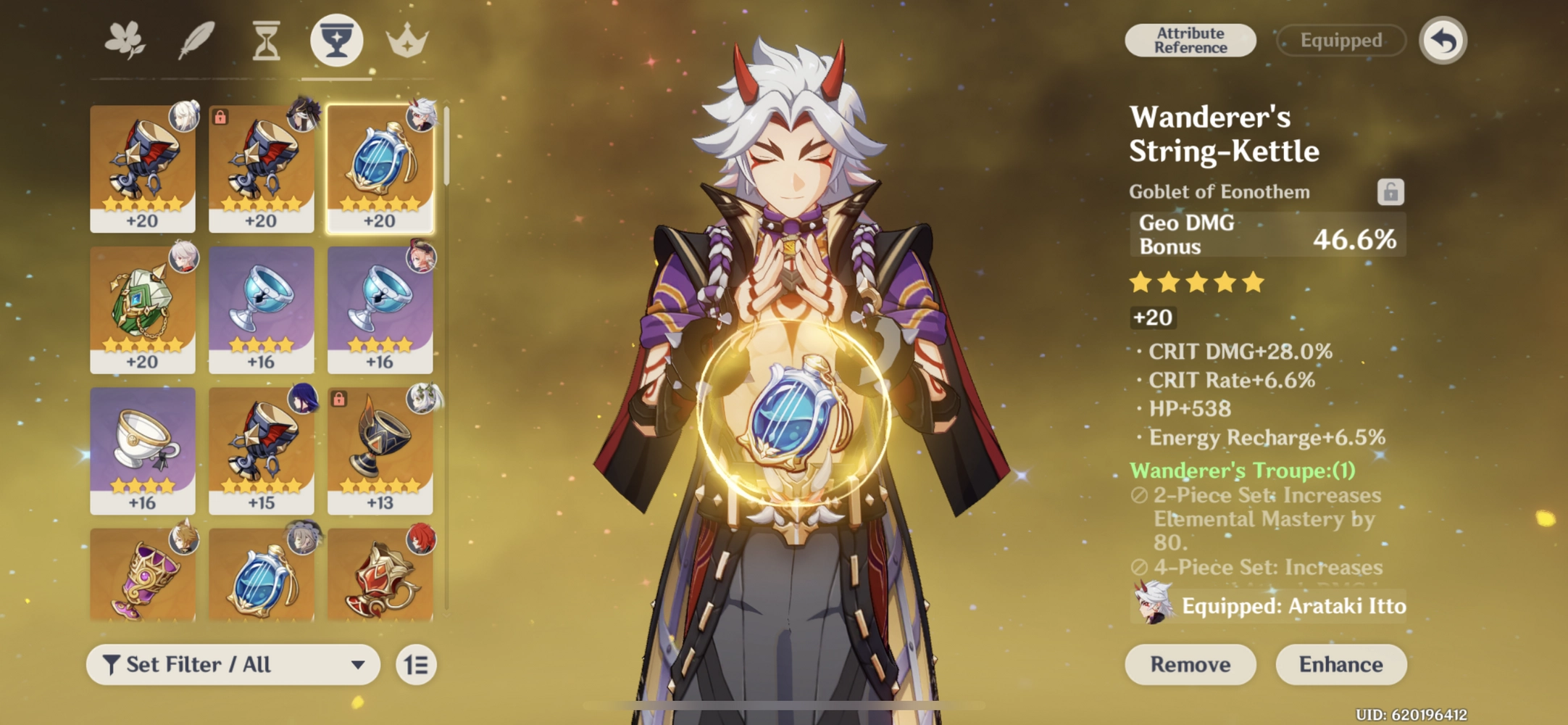Switch to the Sands of Eon hourglass tab
Screen dimensions: 1568x725
[x=265, y=40]
